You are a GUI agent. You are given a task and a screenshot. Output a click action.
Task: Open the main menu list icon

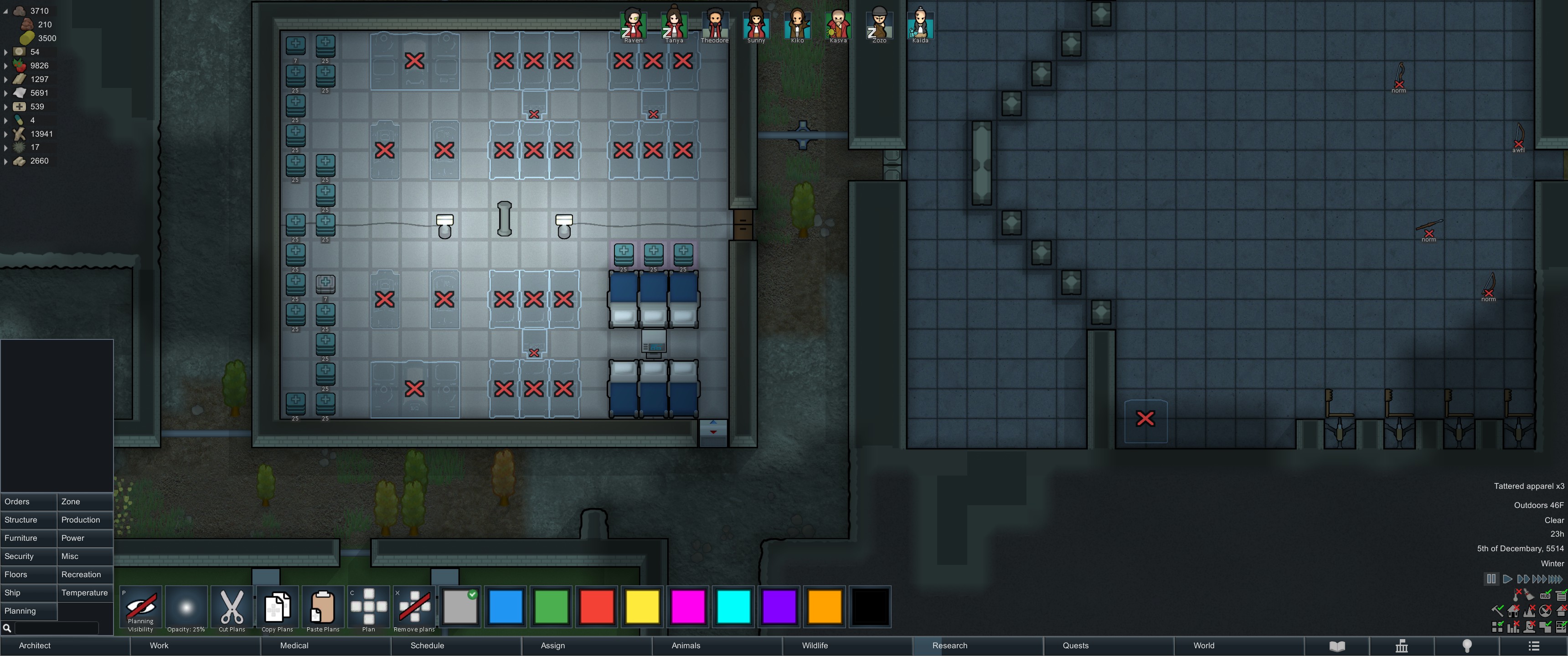1534,646
